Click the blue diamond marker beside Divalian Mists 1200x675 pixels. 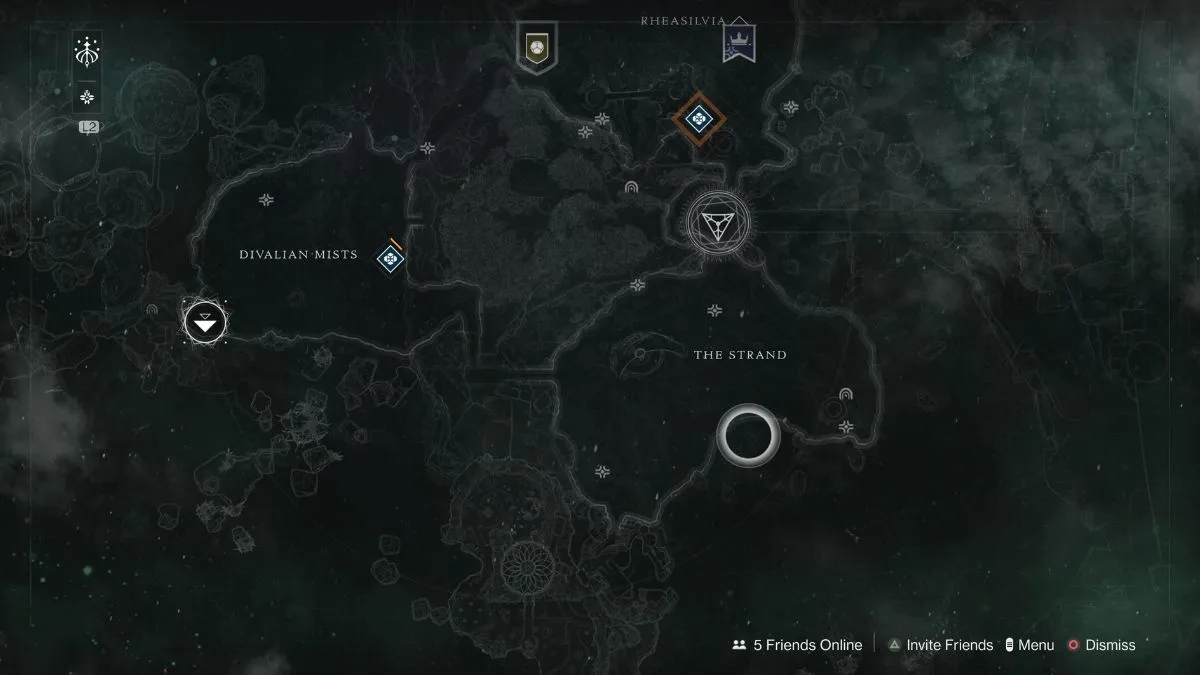click(x=389, y=259)
